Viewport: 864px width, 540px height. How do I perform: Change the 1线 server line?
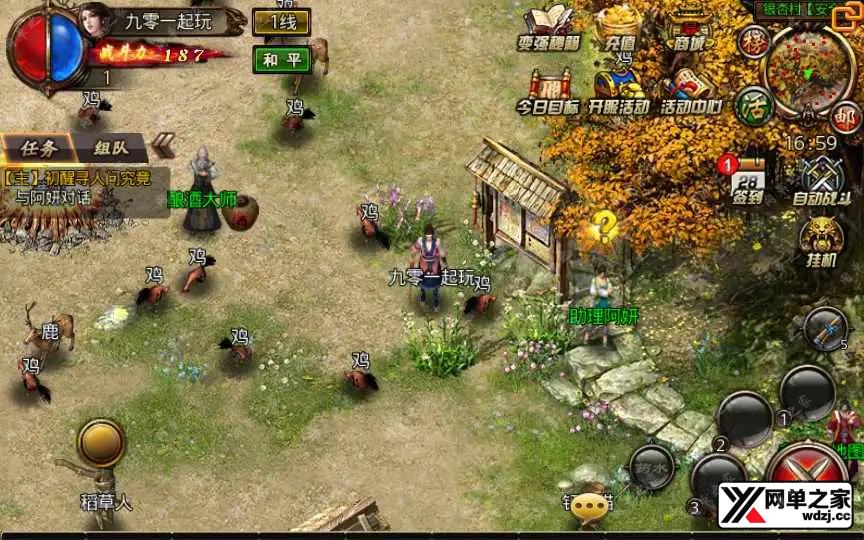281,22
